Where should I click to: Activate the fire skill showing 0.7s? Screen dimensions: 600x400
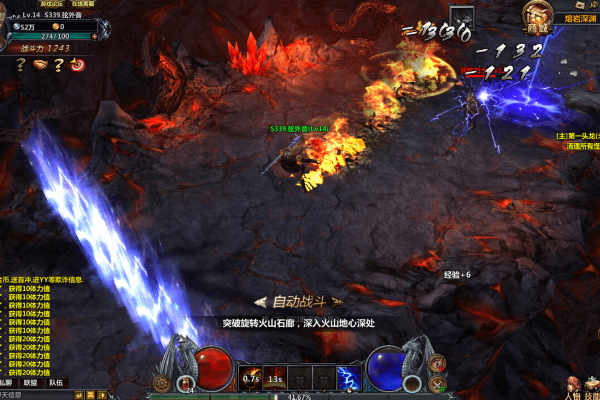(x=251, y=377)
